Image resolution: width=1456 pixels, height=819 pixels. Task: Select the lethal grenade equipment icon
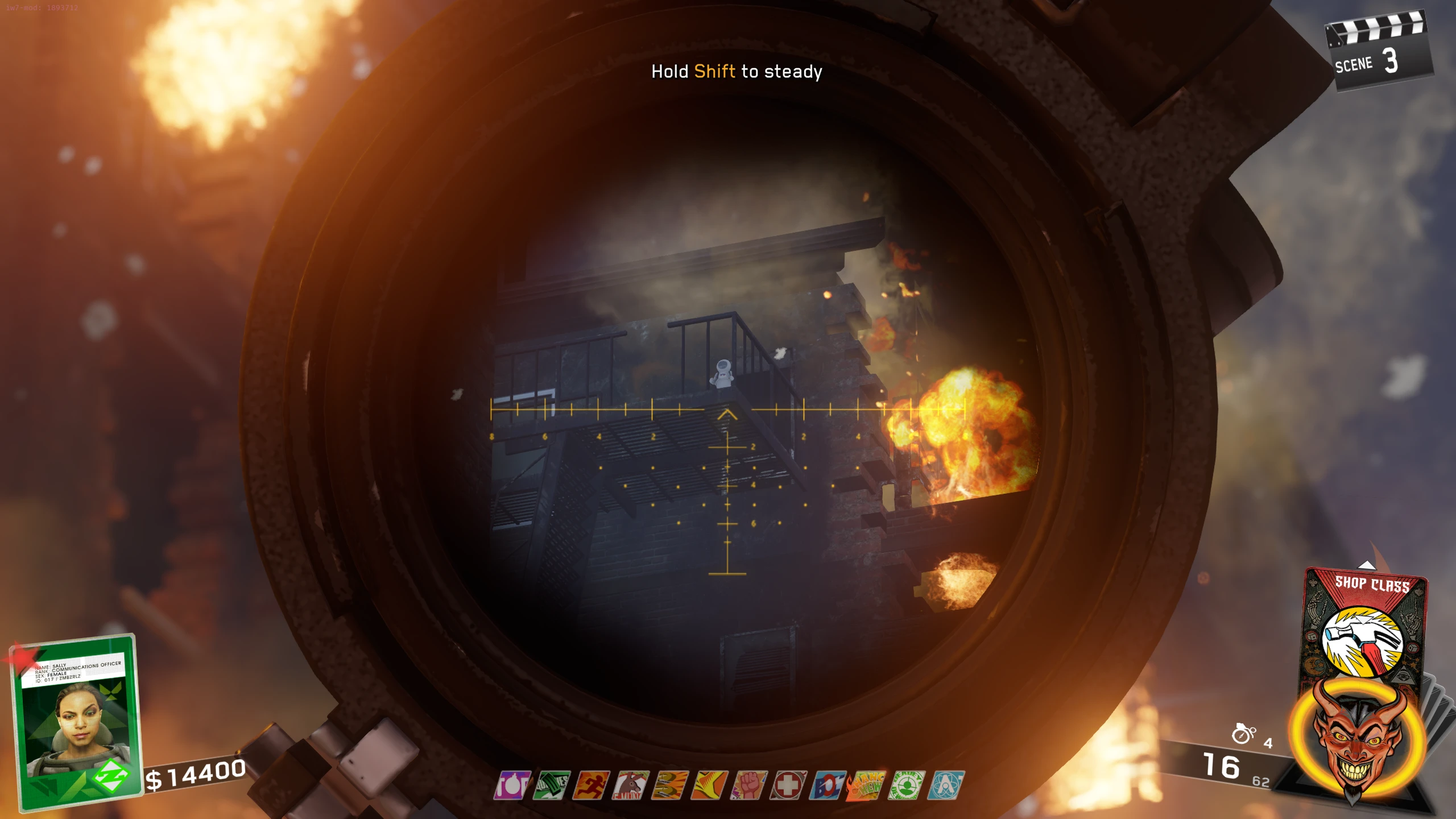[x=1243, y=734]
